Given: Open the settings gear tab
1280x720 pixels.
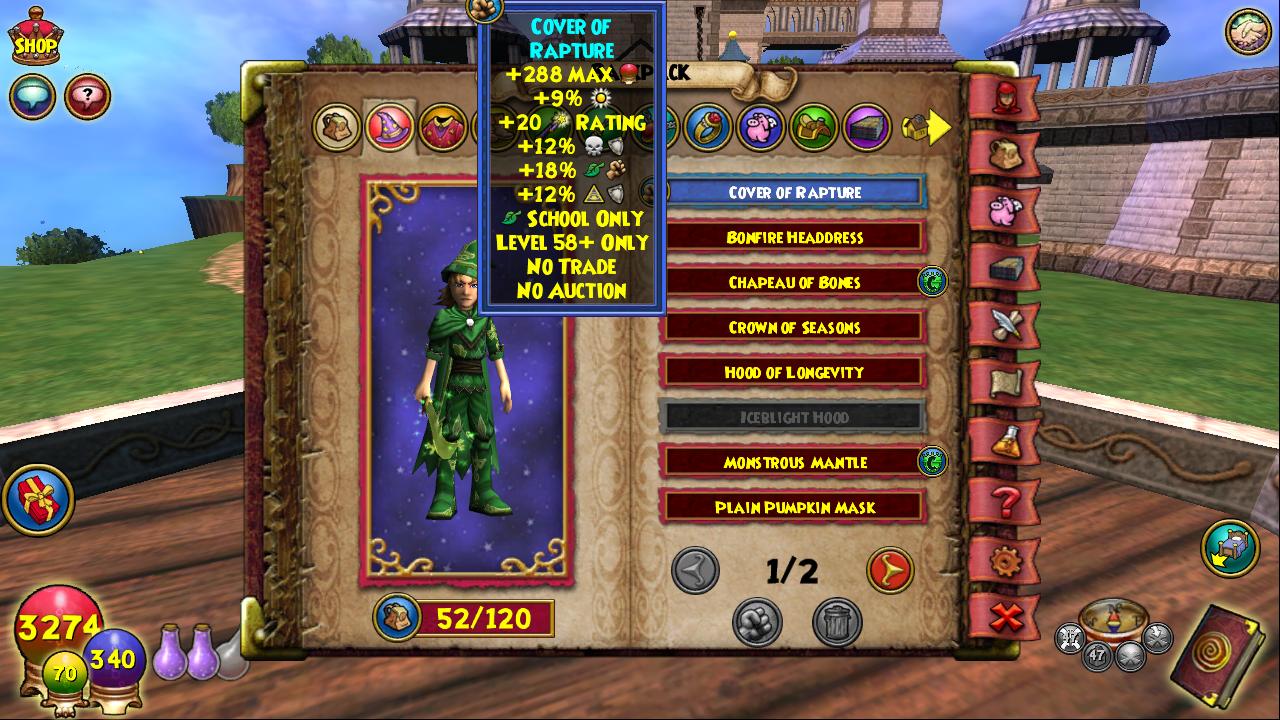Looking at the screenshot, I should 1005,559.
